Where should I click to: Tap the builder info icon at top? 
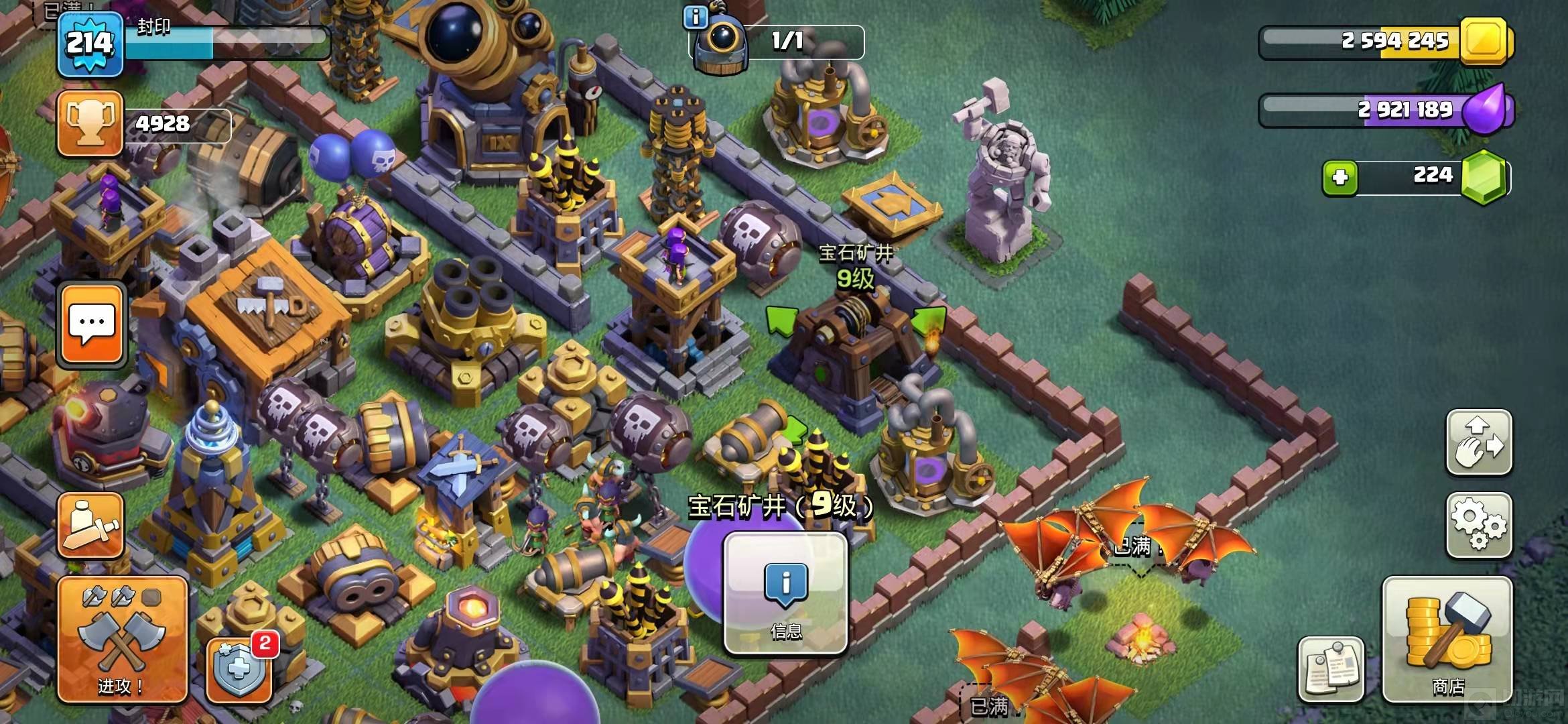695,17
